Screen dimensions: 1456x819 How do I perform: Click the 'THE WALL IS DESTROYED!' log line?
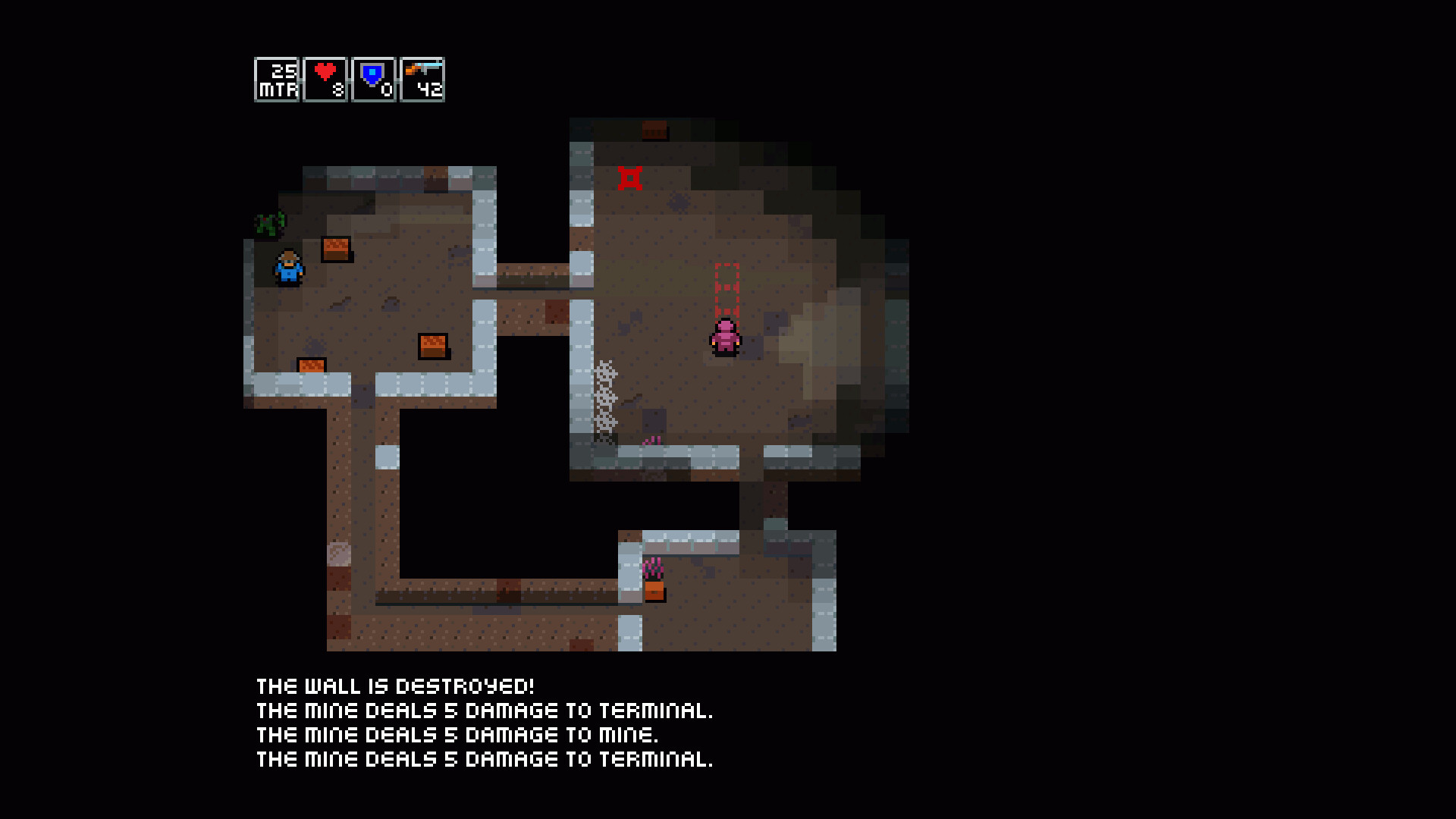tap(394, 686)
